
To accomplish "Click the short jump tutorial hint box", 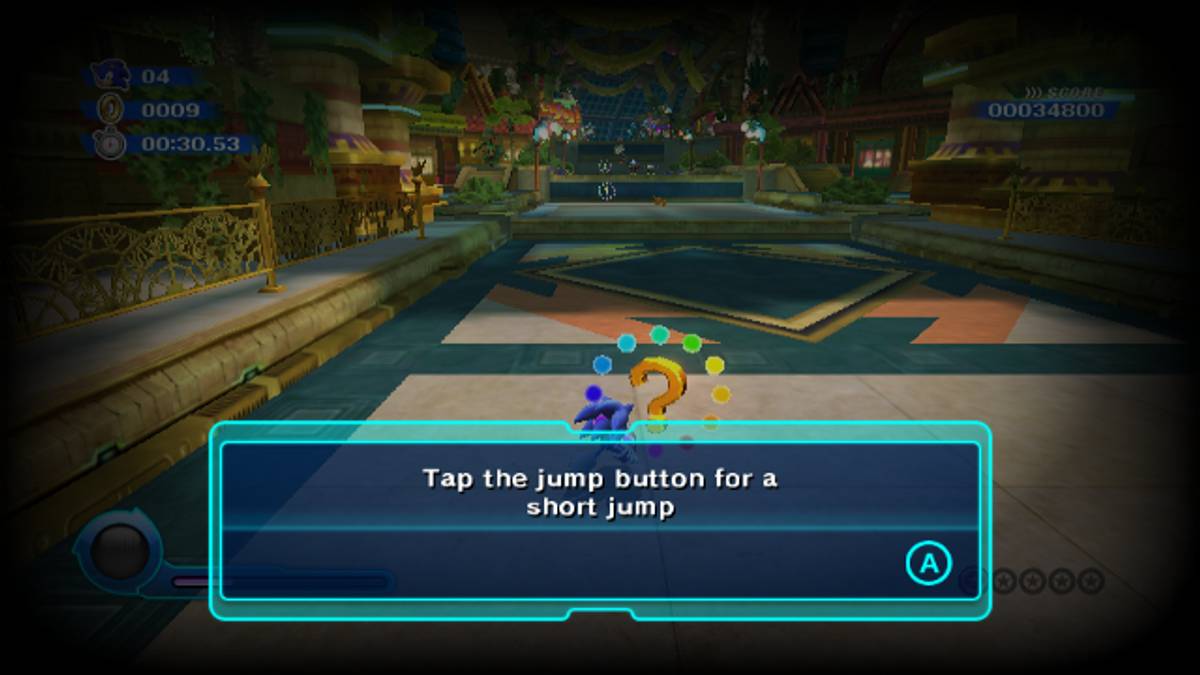I will click(x=600, y=520).
